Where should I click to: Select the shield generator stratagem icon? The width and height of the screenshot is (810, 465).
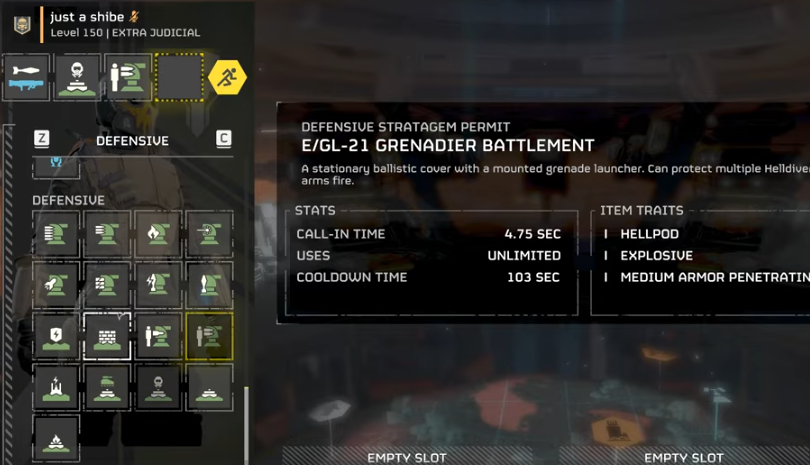[x=56, y=336]
